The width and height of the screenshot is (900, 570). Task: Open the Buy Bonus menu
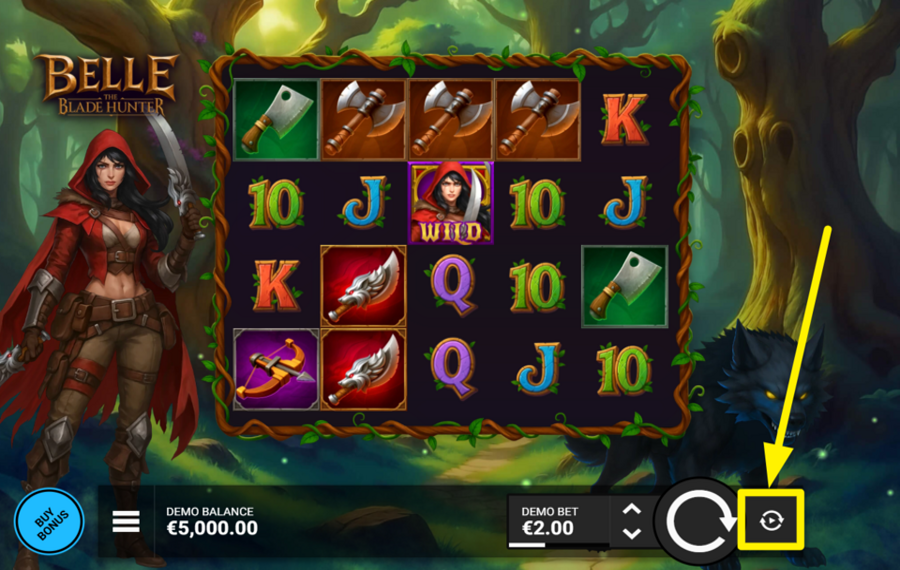click(x=48, y=522)
